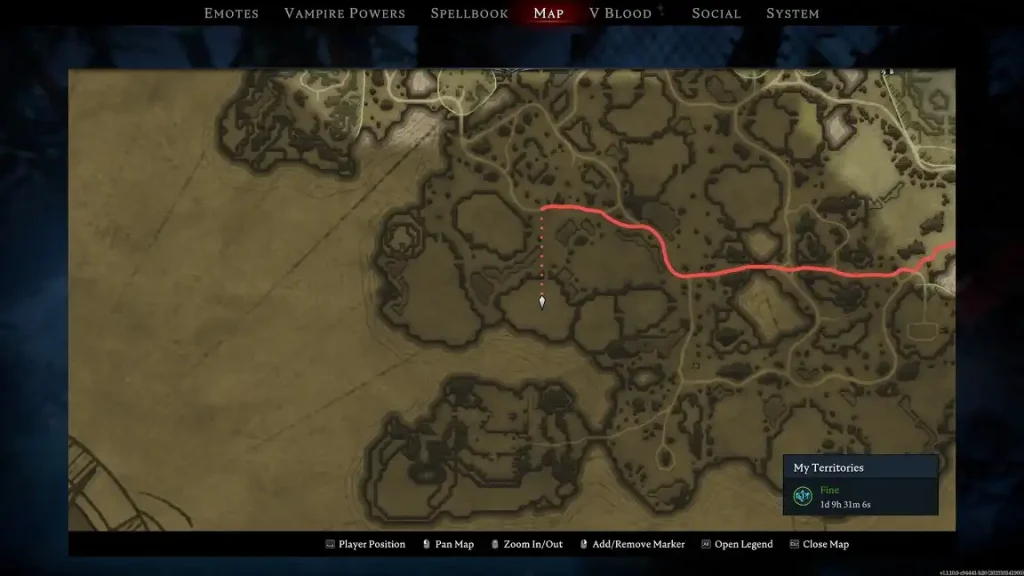The image size is (1024, 576).
Task: Select the Map tab
Action: pyautogui.click(x=548, y=13)
